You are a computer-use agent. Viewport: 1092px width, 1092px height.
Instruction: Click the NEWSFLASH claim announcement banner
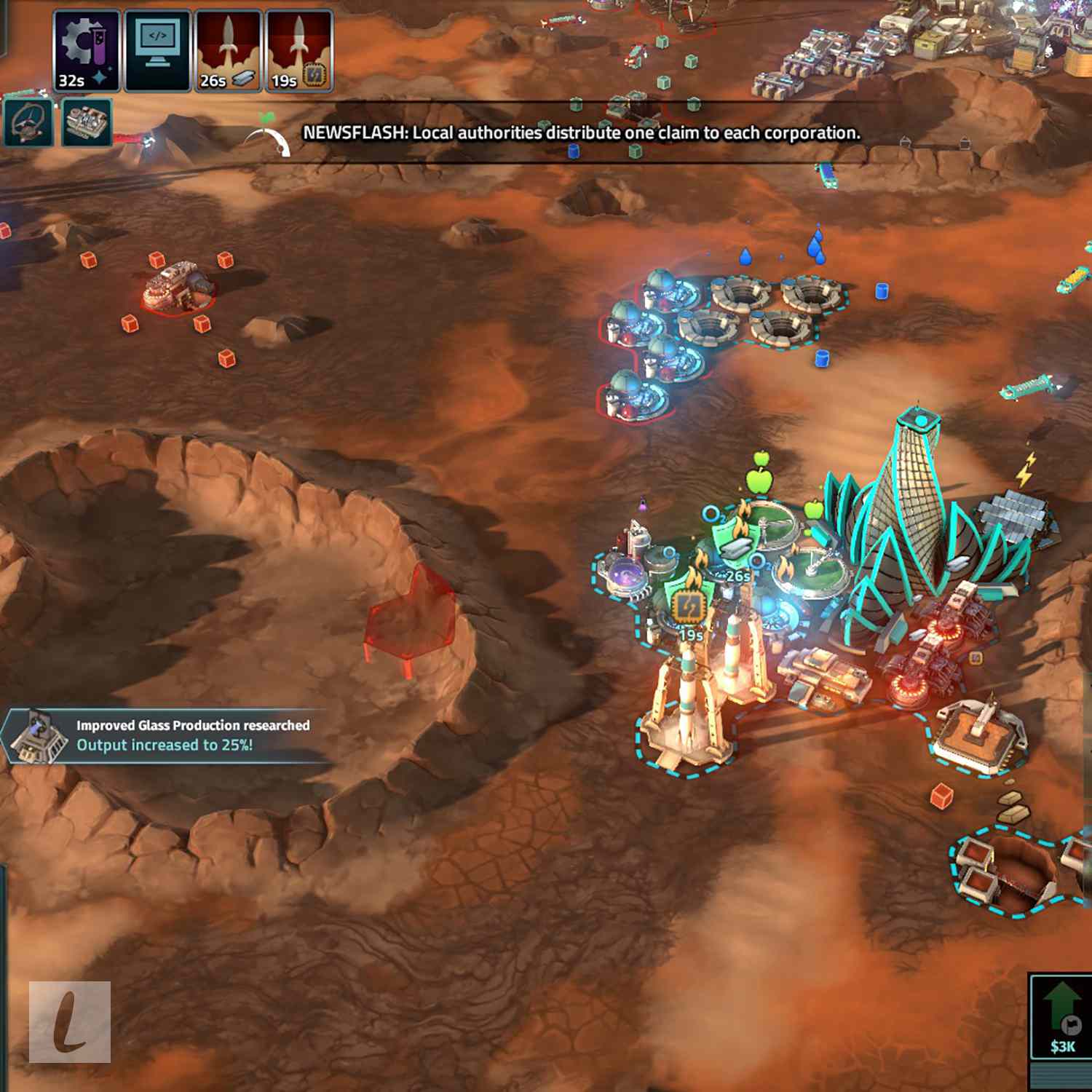tap(581, 133)
